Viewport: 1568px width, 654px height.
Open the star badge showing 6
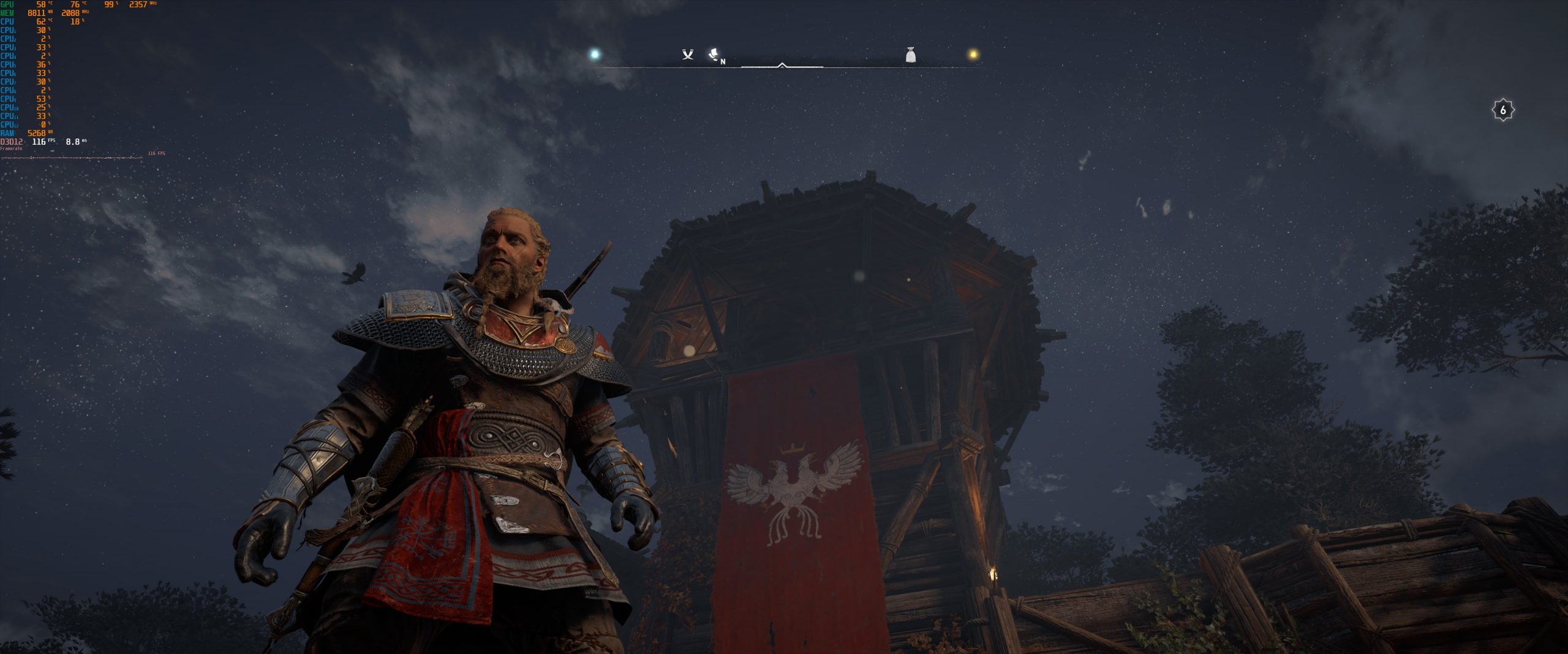(x=1502, y=110)
